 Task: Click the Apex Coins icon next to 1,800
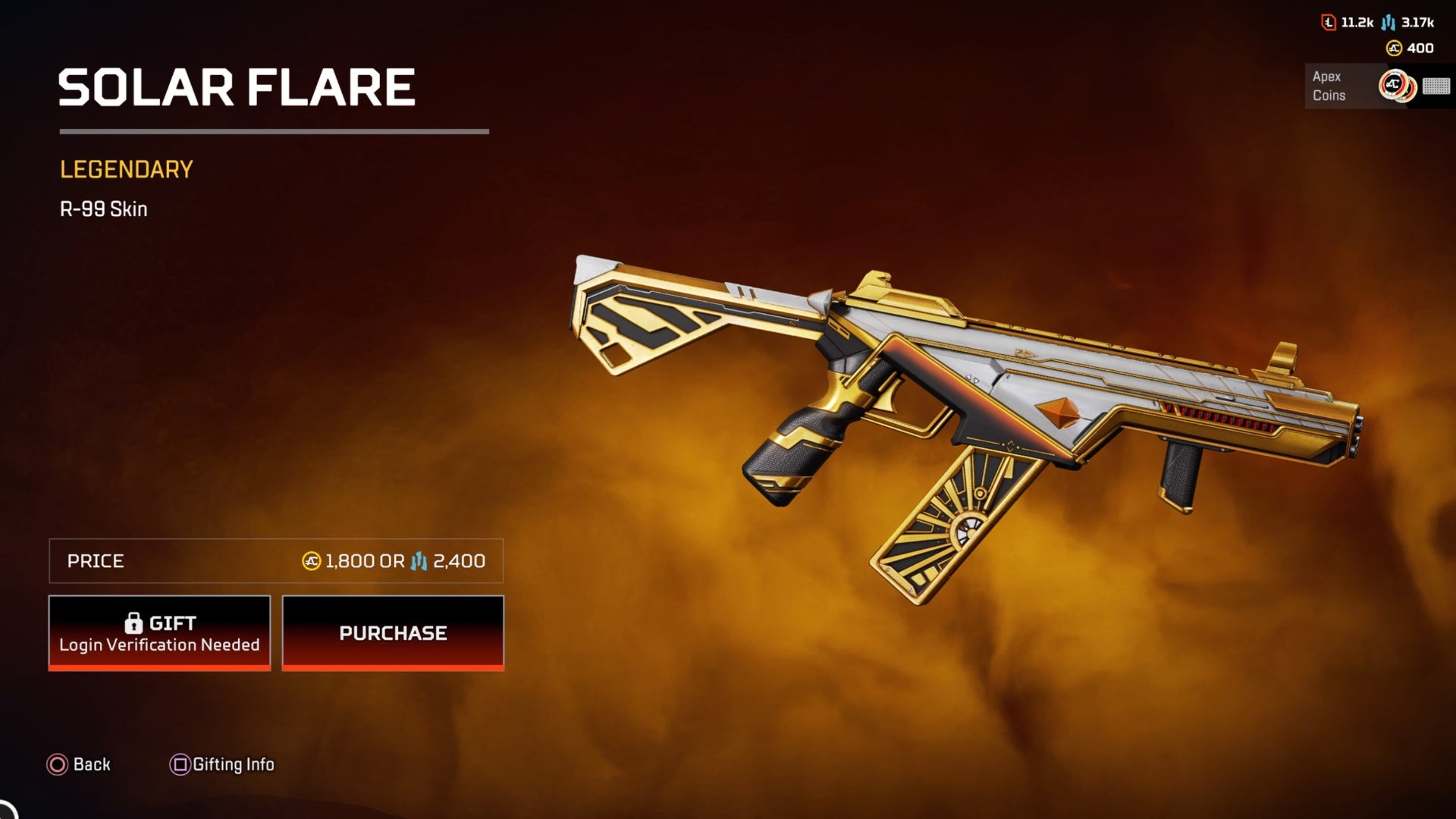(310, 562)
